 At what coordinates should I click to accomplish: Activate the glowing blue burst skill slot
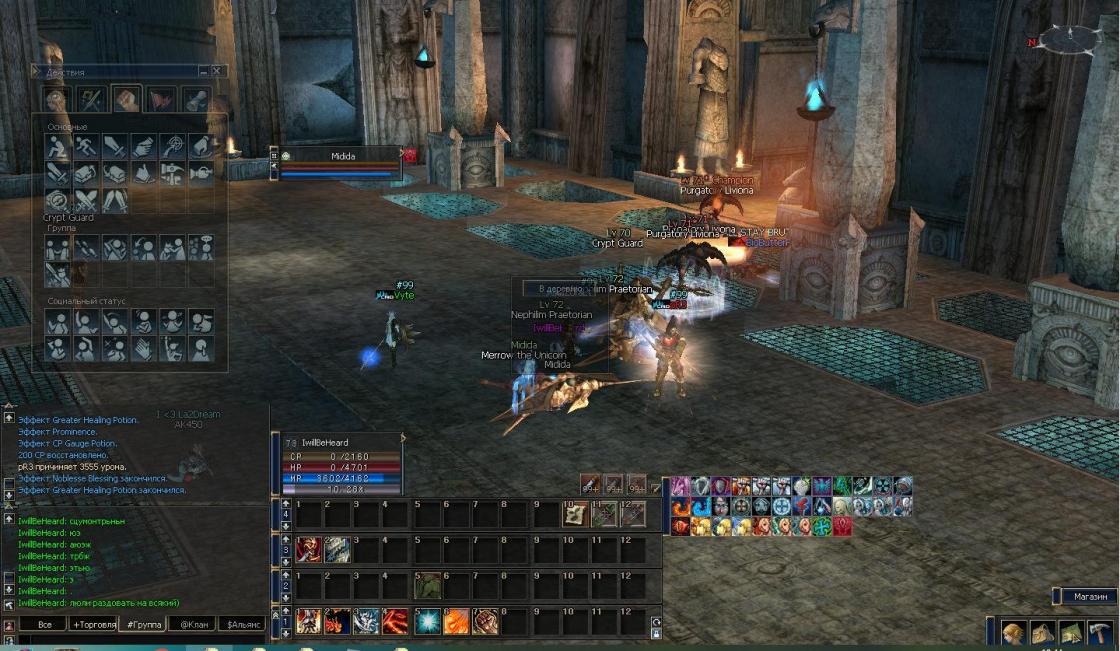tap(429, 621)
